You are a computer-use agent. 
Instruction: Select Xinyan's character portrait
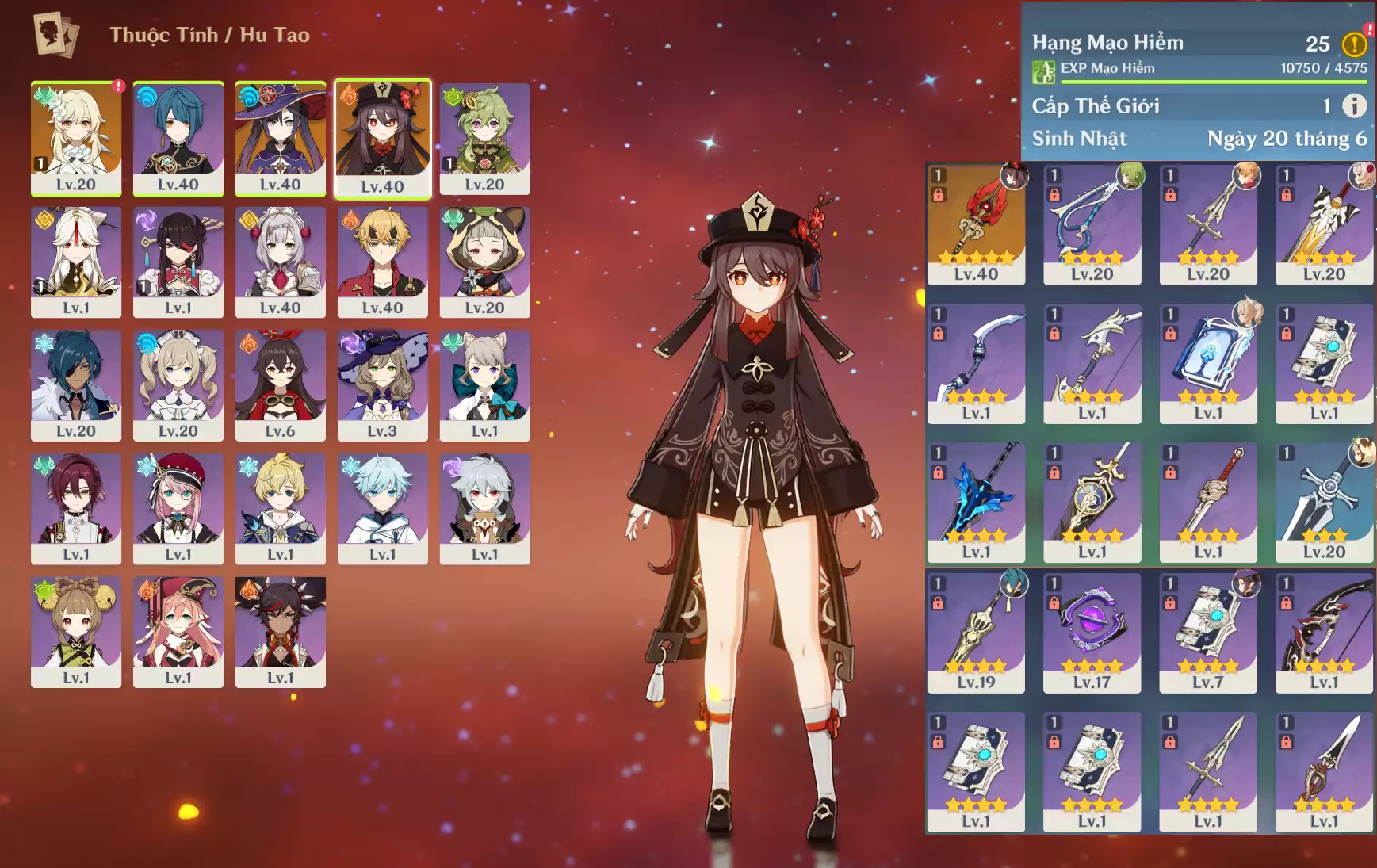coord(281,632)
